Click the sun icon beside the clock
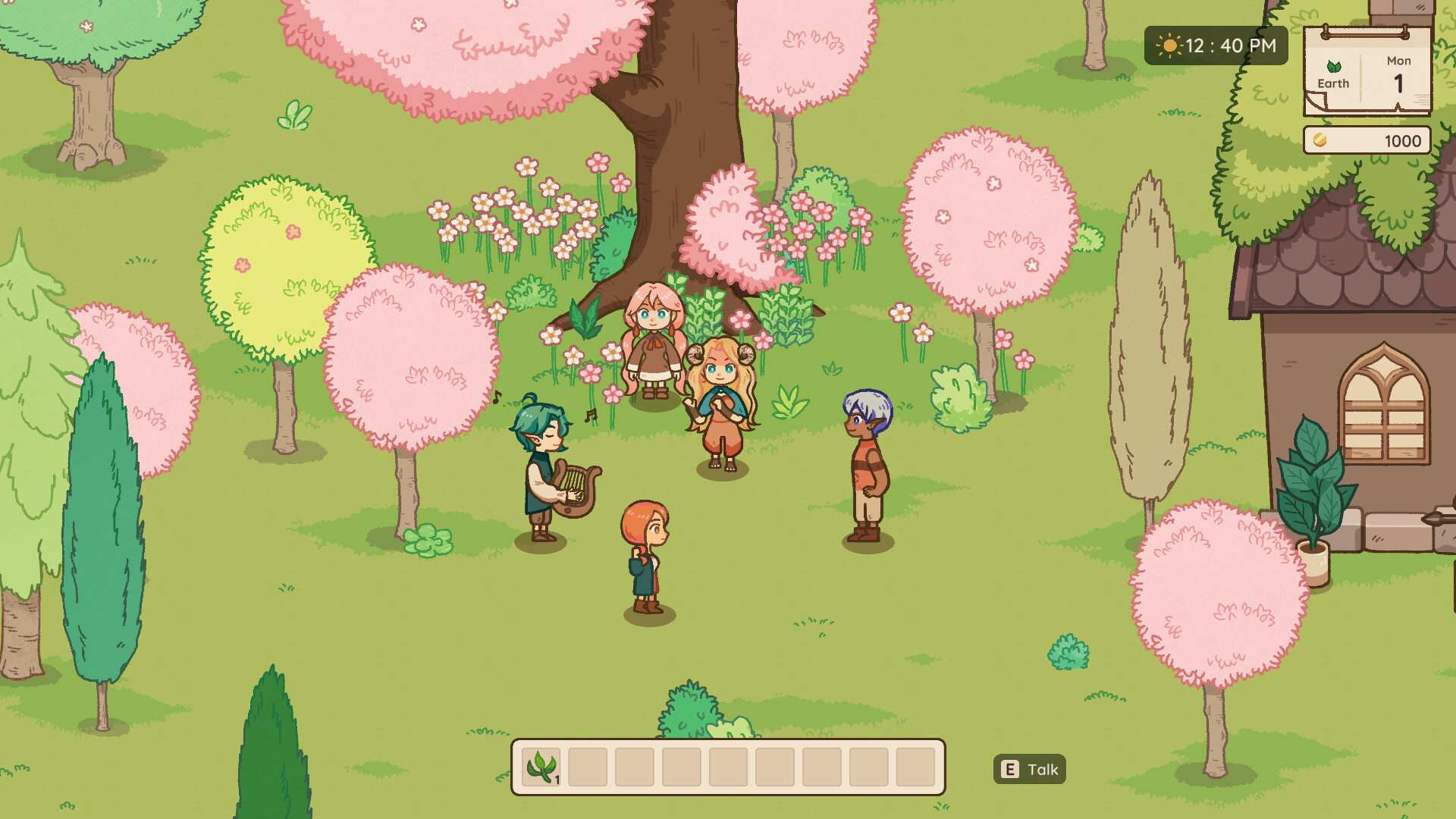The image size is (1456, 819). click(x=1169, y=45)
